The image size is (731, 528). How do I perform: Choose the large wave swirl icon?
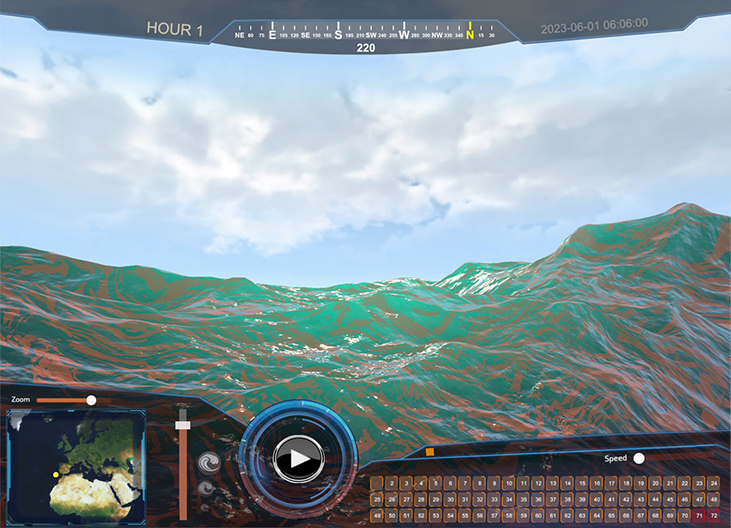click(210, 464)
